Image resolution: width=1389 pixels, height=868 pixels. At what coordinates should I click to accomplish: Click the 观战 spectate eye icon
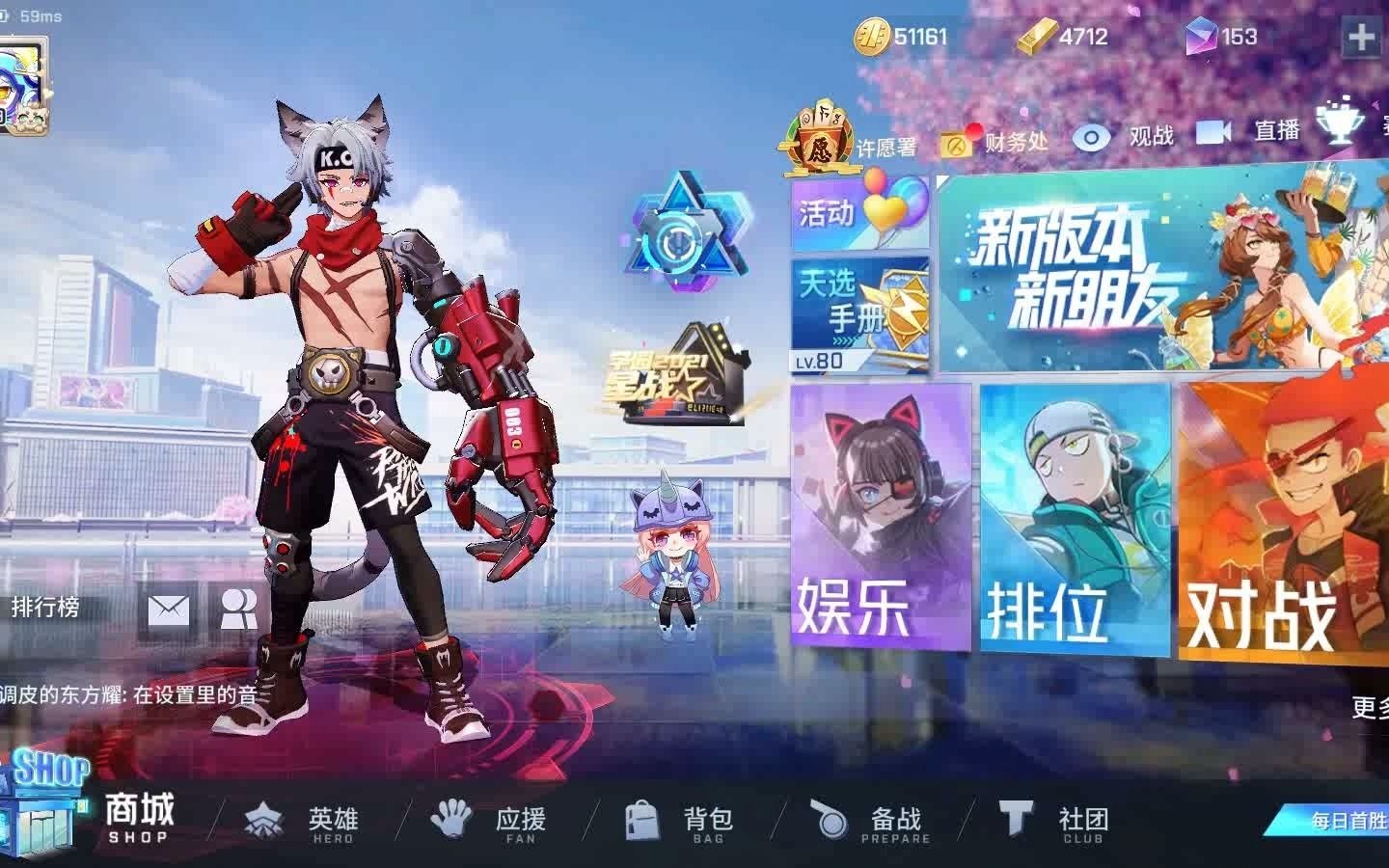[x=1091, y=136]
